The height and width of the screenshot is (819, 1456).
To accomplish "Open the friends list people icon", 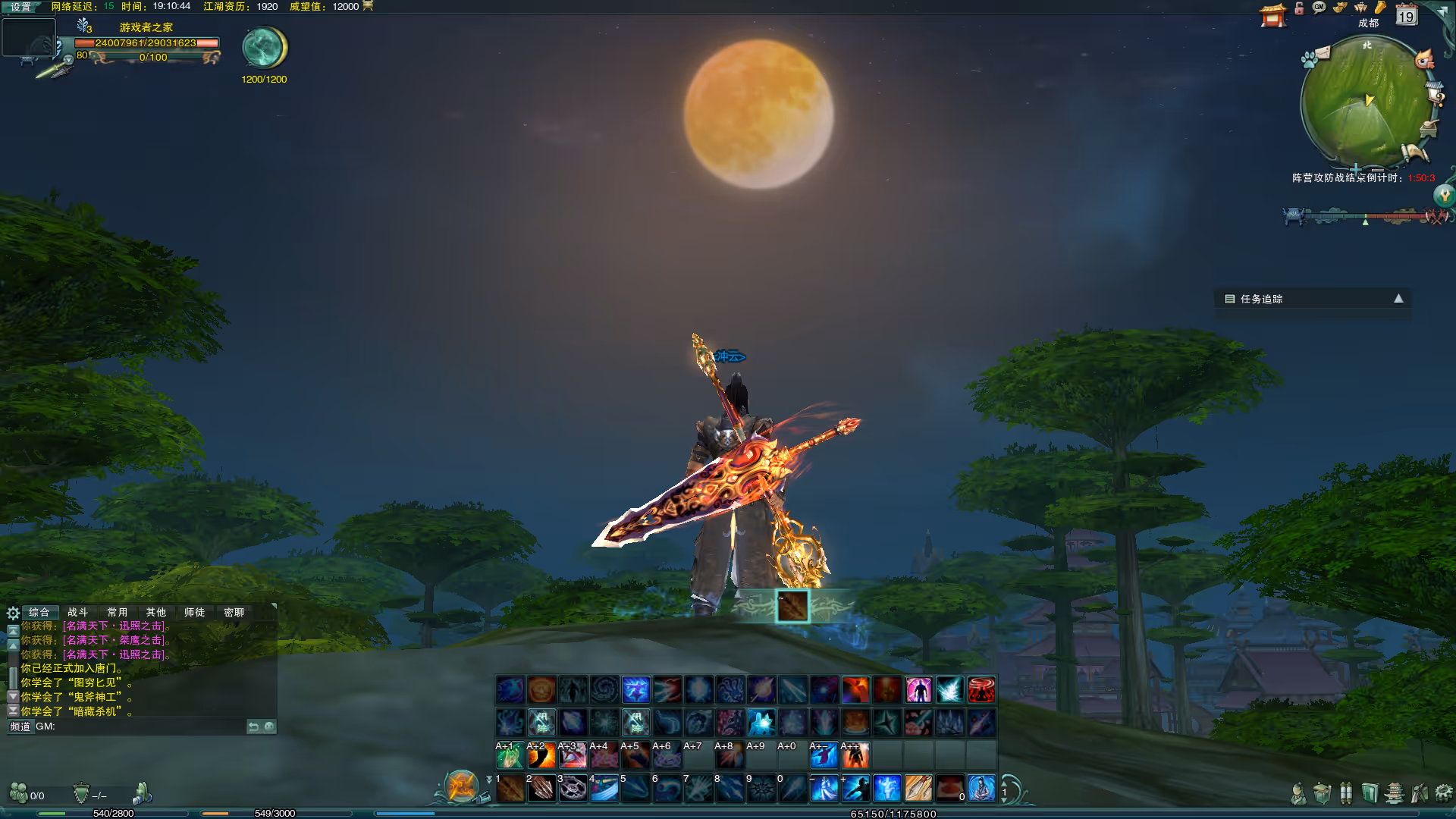I will tap(18, 793).
